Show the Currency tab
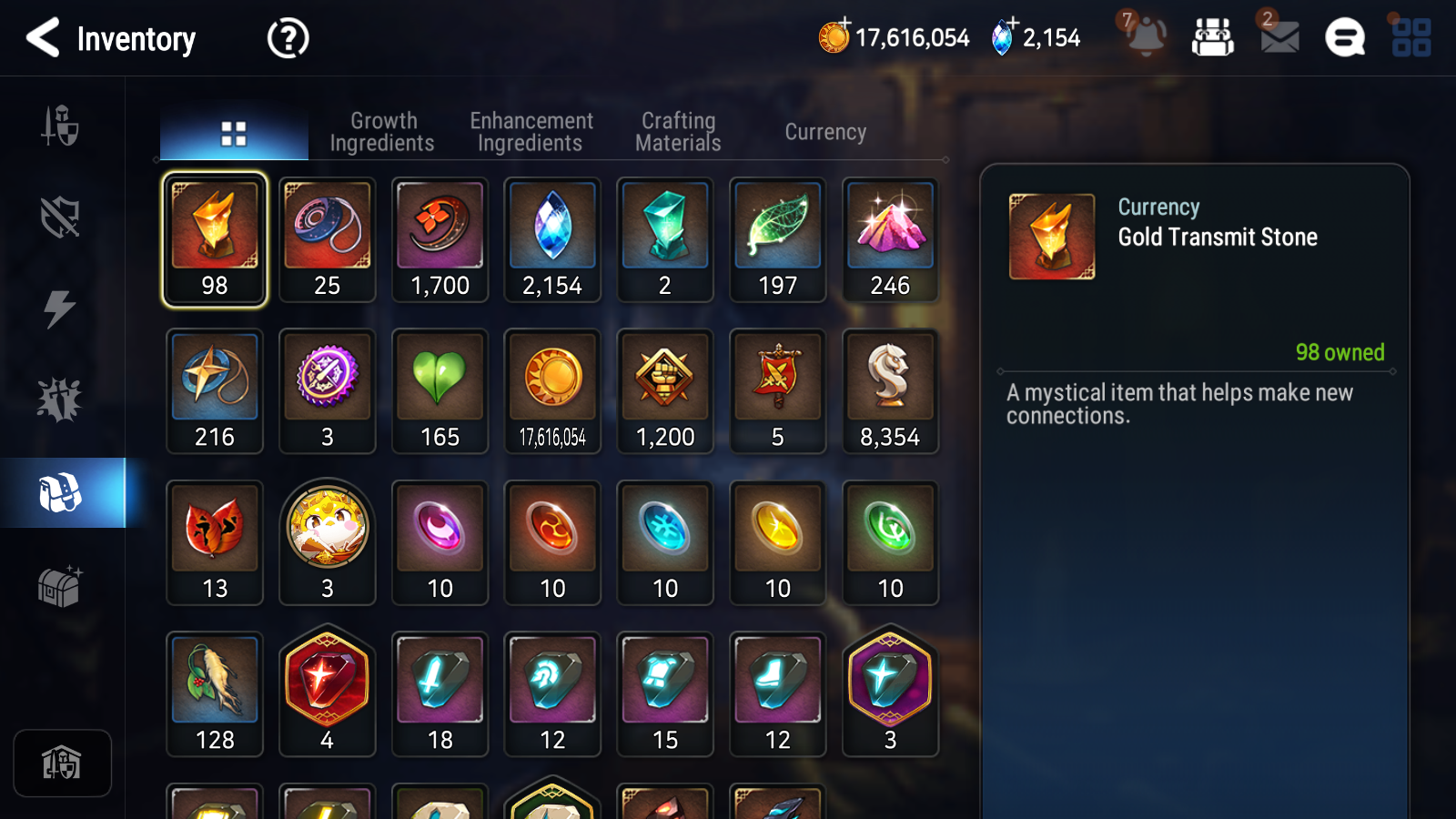 825,133
